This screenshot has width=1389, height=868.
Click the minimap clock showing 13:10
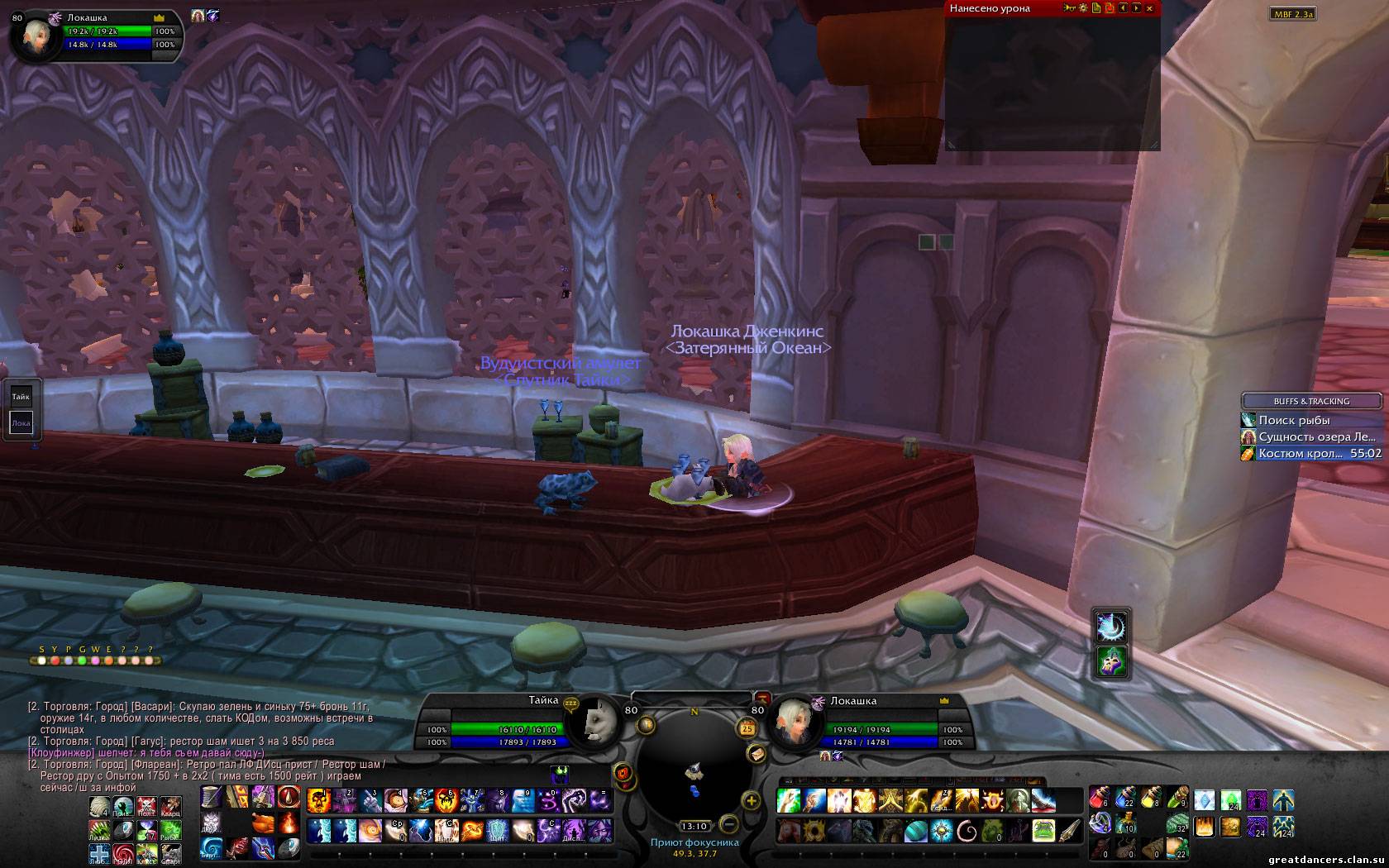(x=694, y=826)
